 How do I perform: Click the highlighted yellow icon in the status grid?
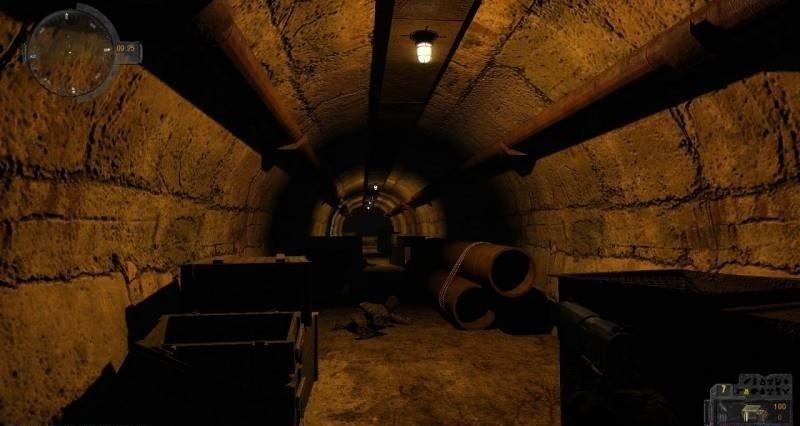746,391
